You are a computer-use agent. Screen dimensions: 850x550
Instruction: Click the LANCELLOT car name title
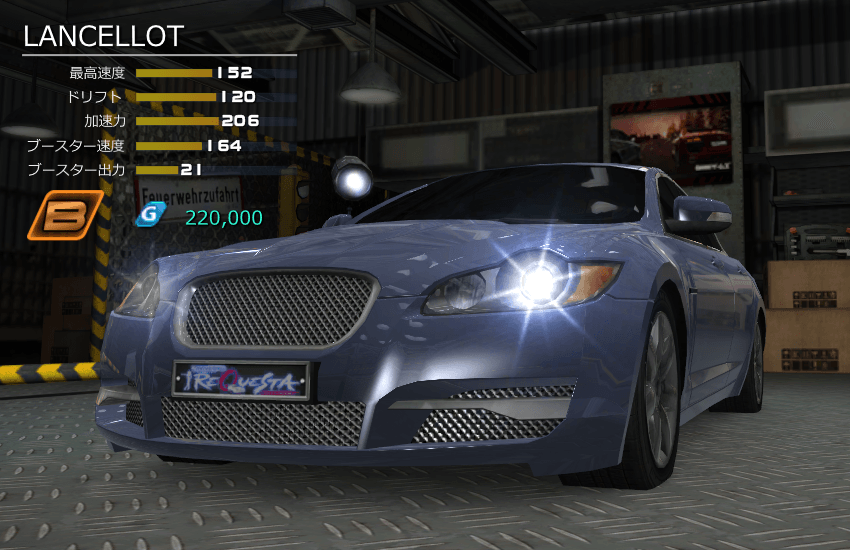click(104, 37)
